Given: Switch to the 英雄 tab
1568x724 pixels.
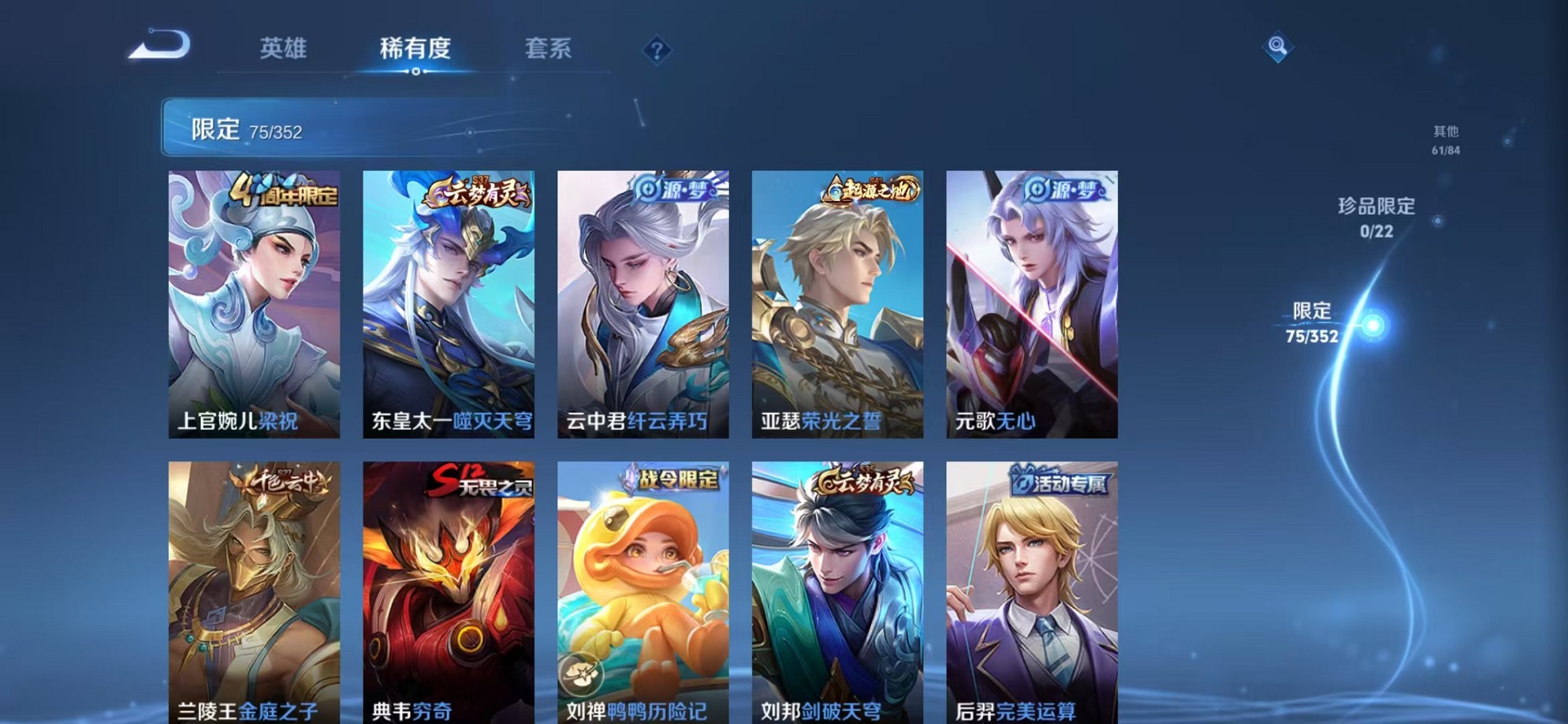Looking at the screenshot, I should 285,49.
